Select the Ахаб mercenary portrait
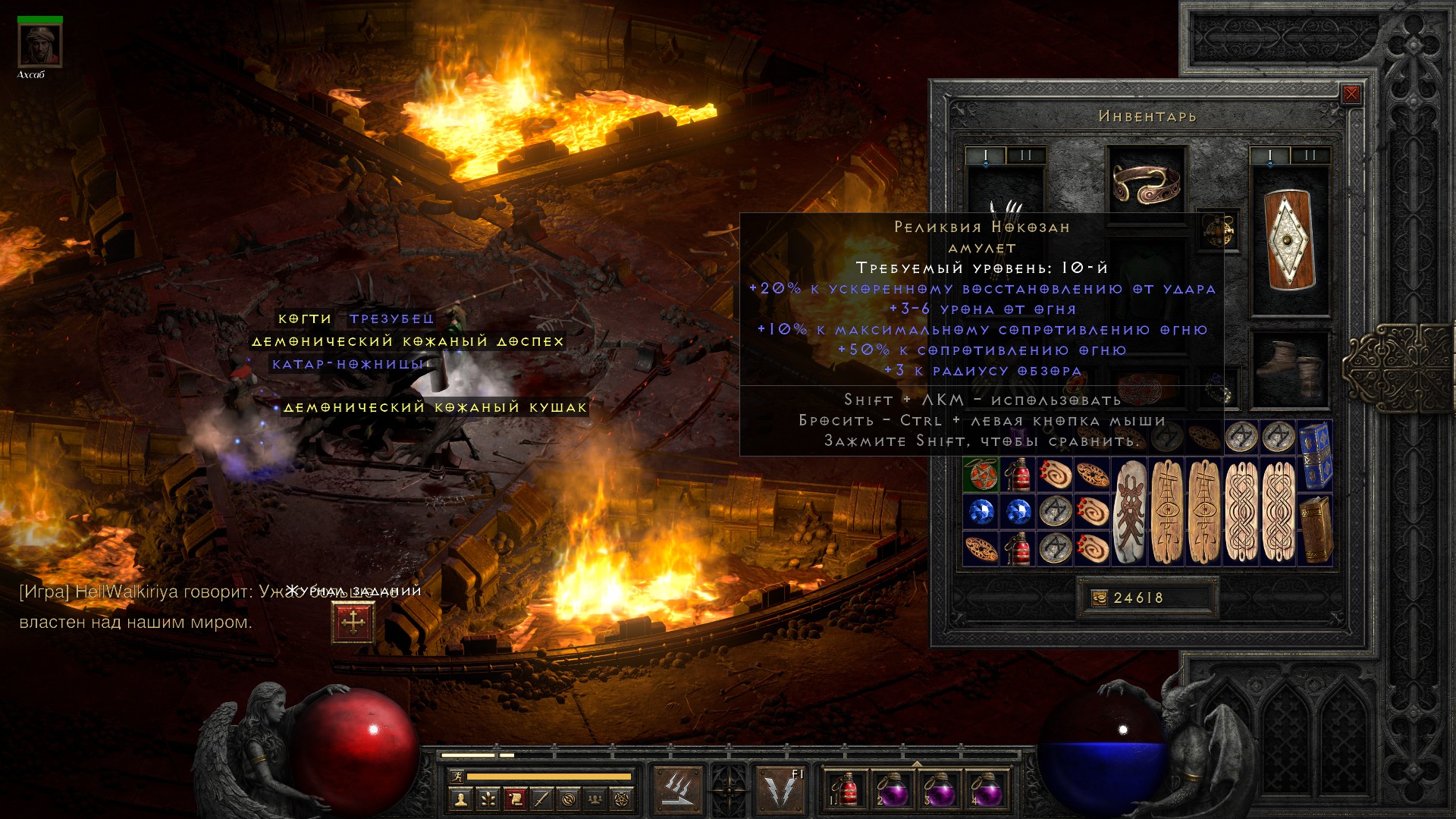The image size is (1456, 819). tap(39, 45)
